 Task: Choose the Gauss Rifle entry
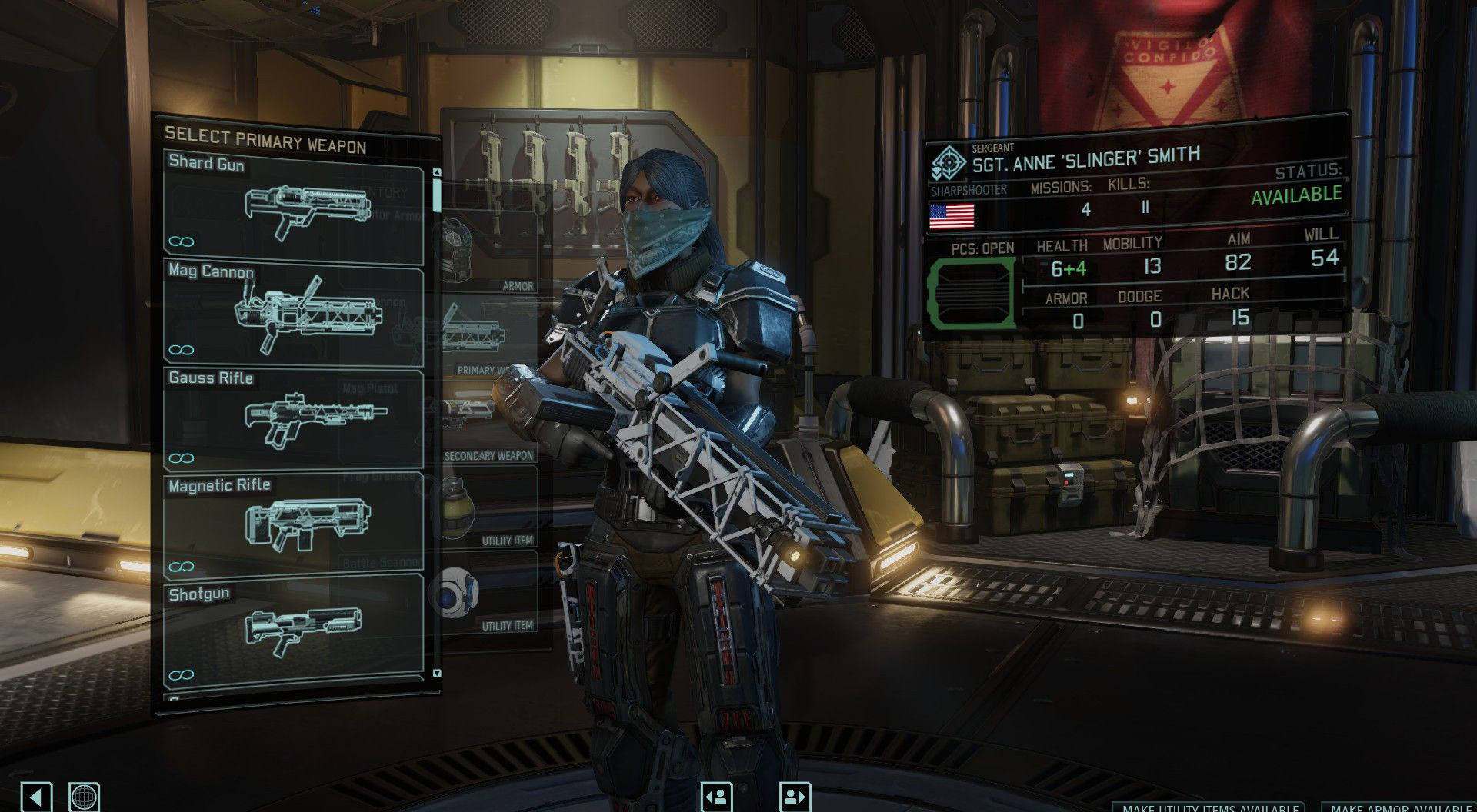pyautogui.click(x=293, y=419)
